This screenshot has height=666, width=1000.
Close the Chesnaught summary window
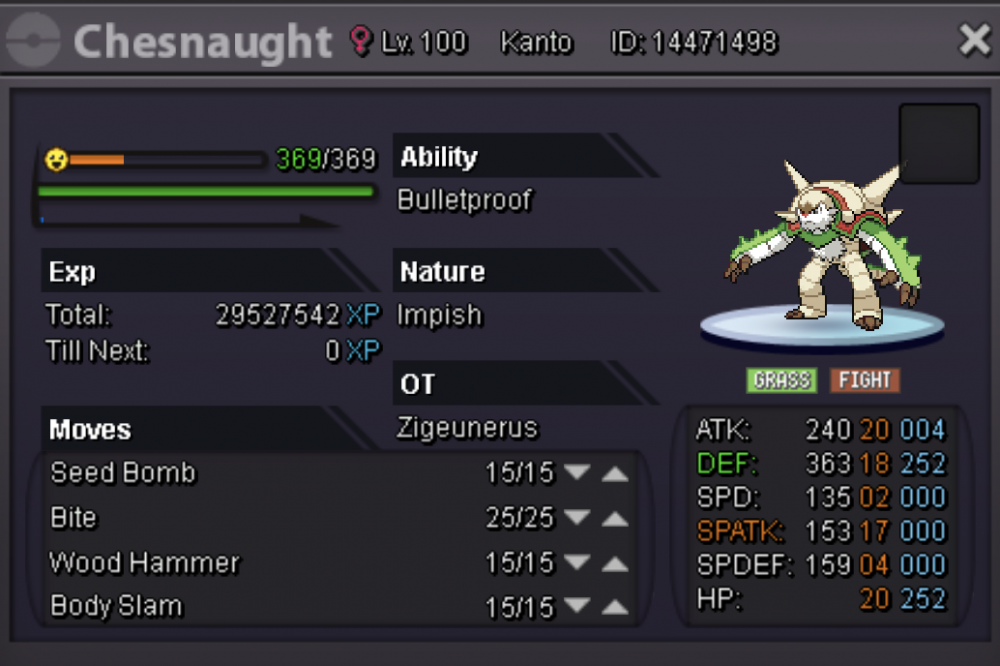[974, 41]
